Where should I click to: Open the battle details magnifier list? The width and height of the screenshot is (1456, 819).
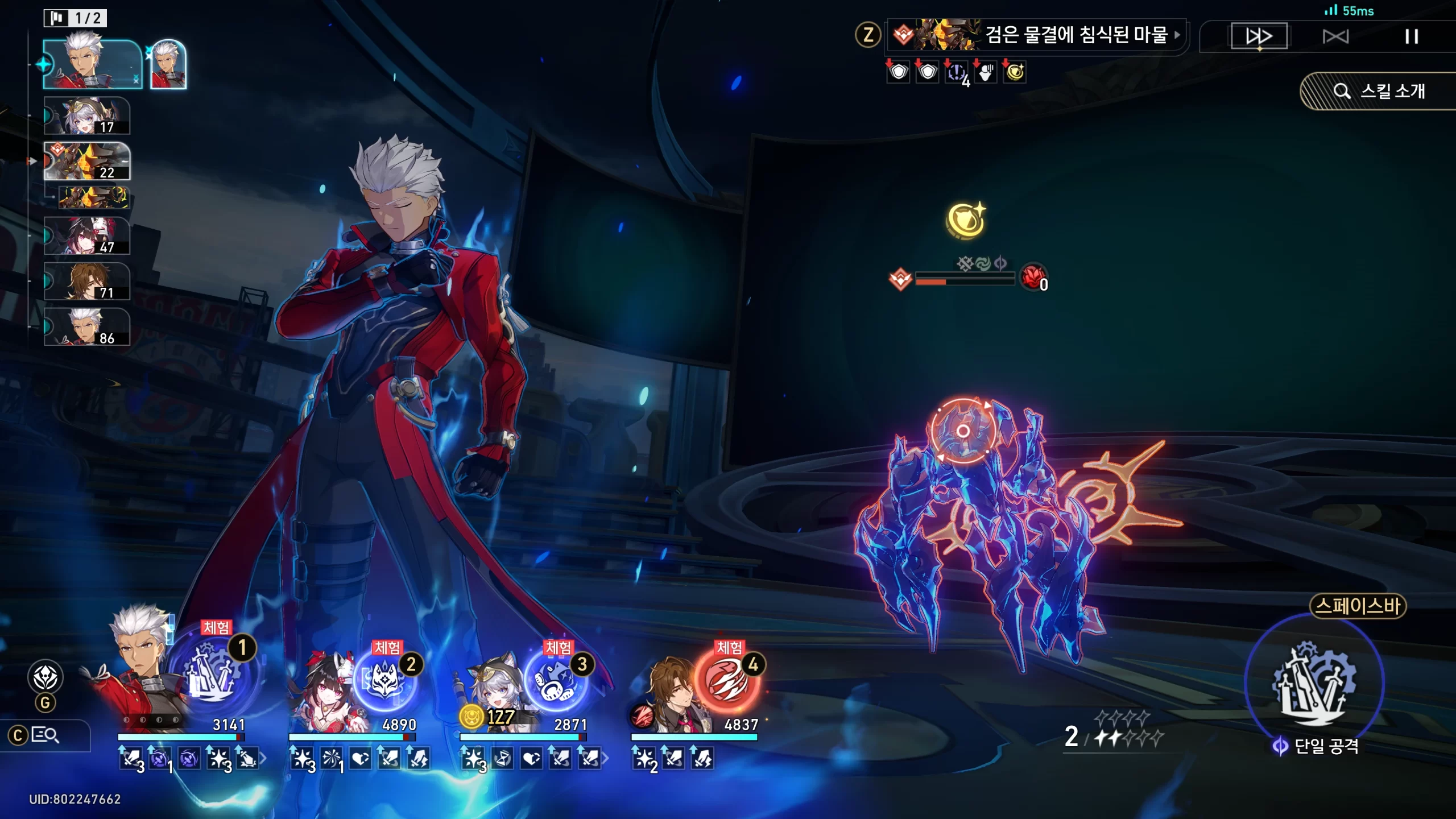(44, 735)
